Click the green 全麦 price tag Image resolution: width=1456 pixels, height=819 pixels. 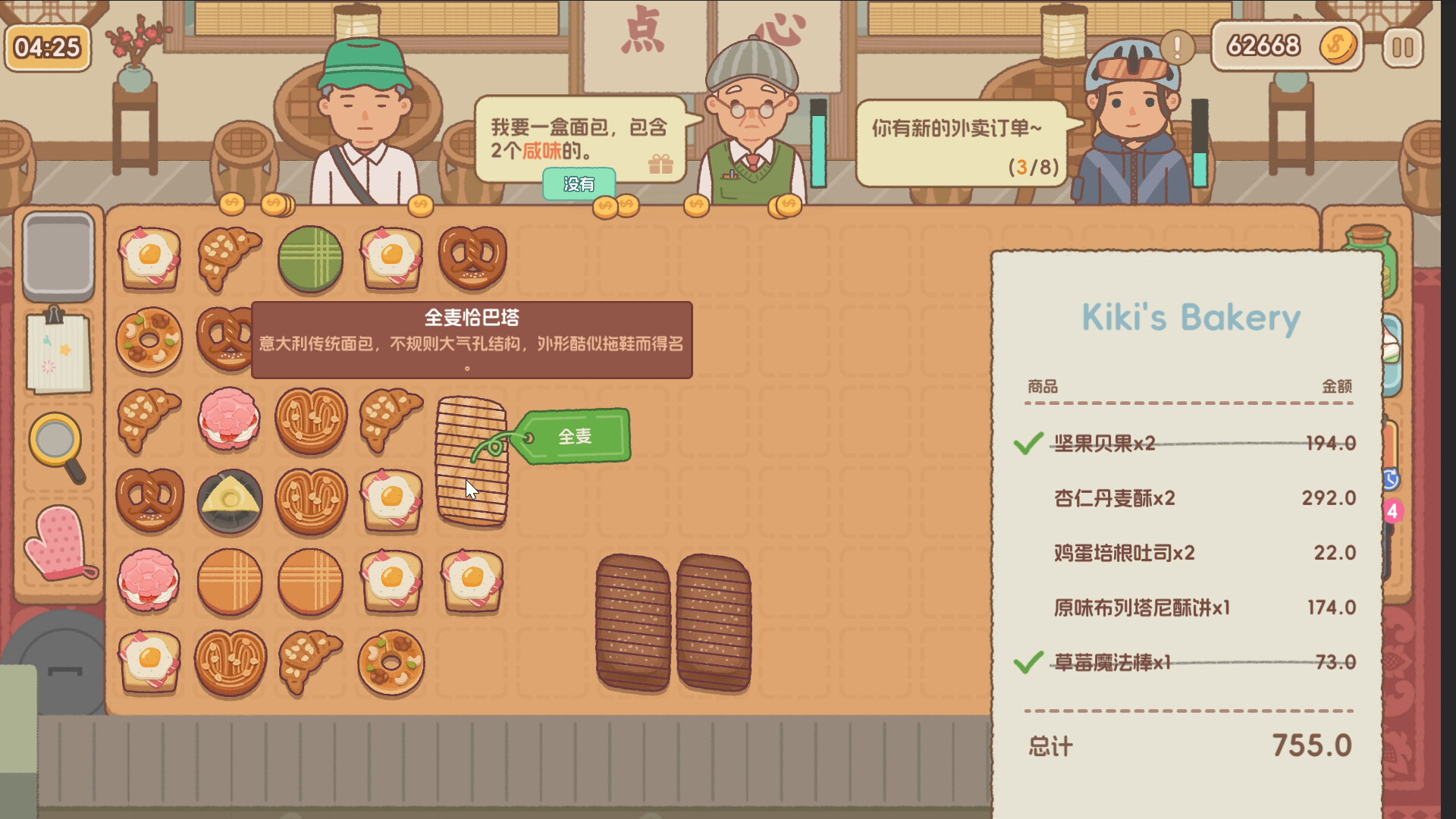(576, 436)
